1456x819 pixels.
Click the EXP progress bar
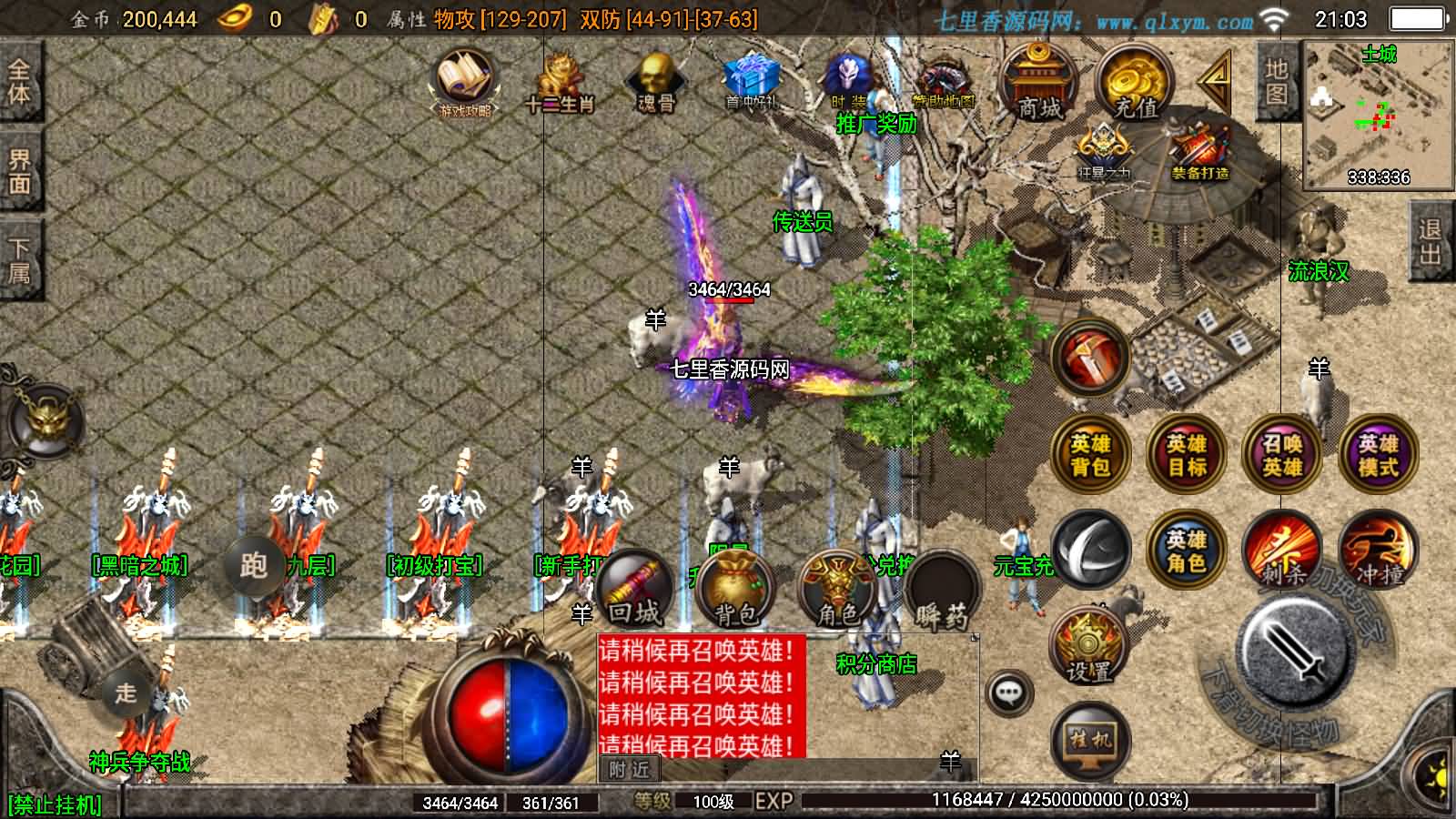(x=1001, y=803)
